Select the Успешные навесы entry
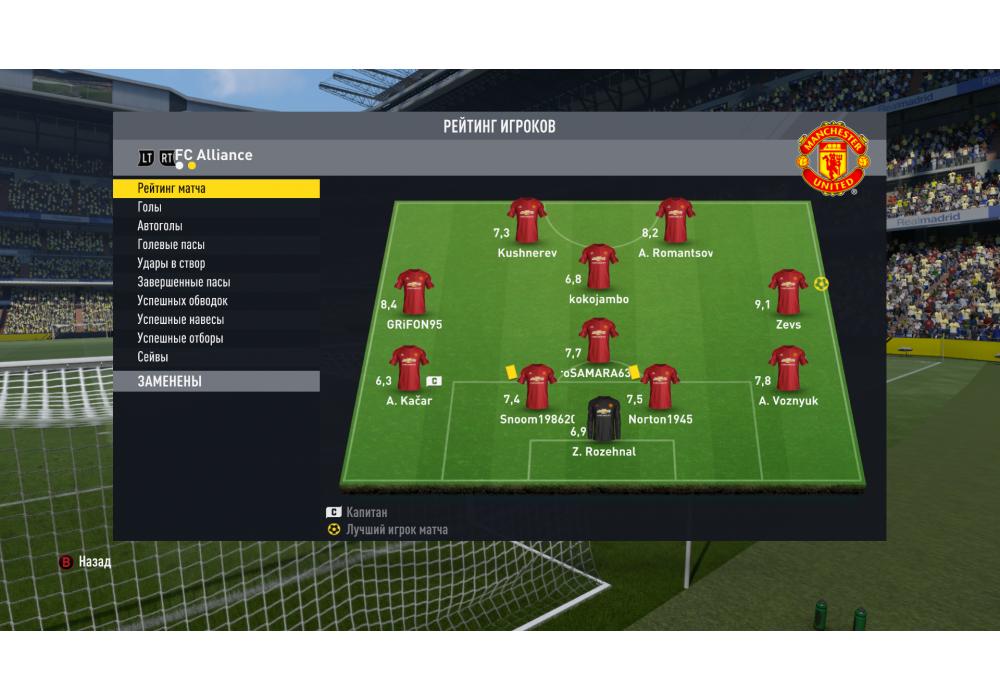Image resolution: width=1000 pixels, height=700 pixels. [x=215, y=320]
